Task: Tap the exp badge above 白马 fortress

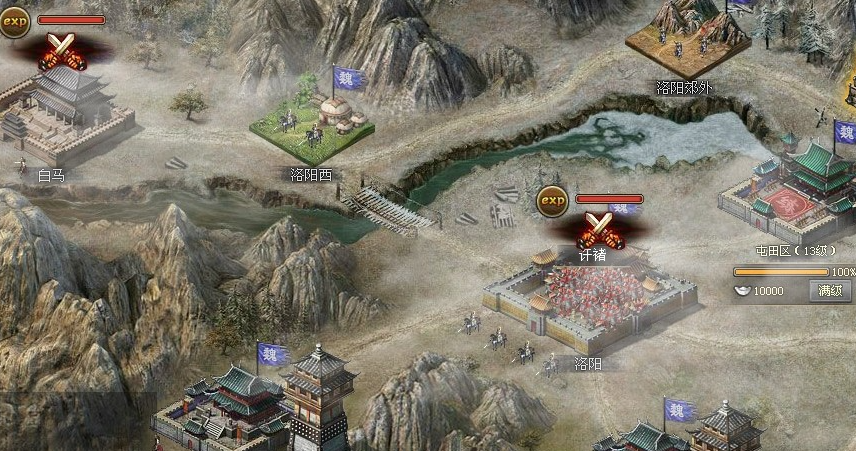Action: (14, 21)
